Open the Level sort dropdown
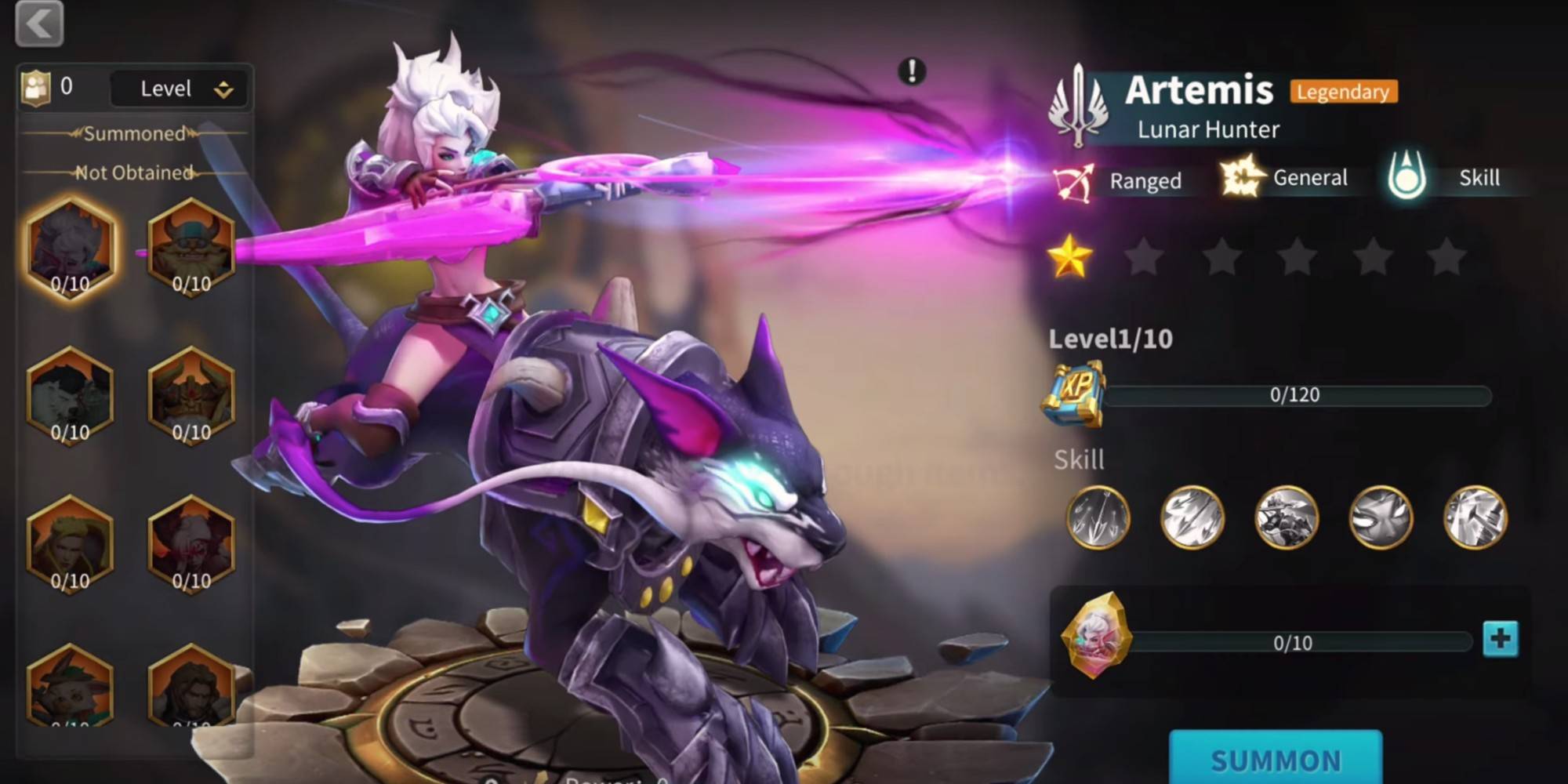 (181, 89)
